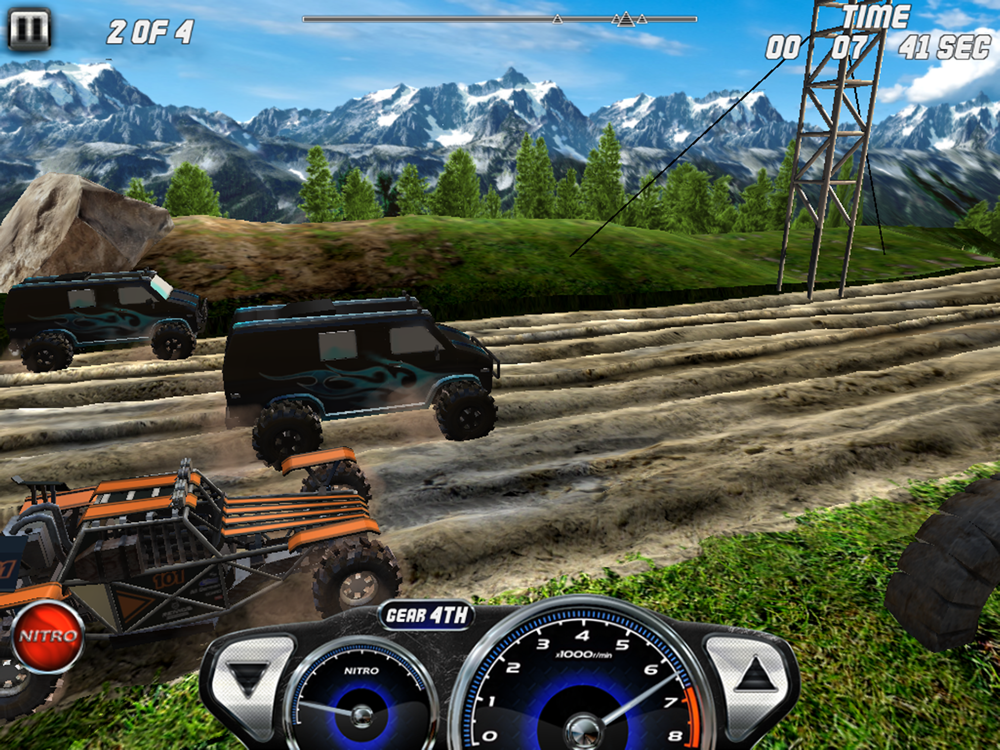1000x750 pixels.
Task: Pause the race with the top-left button
Action: (x=29, y=30)
